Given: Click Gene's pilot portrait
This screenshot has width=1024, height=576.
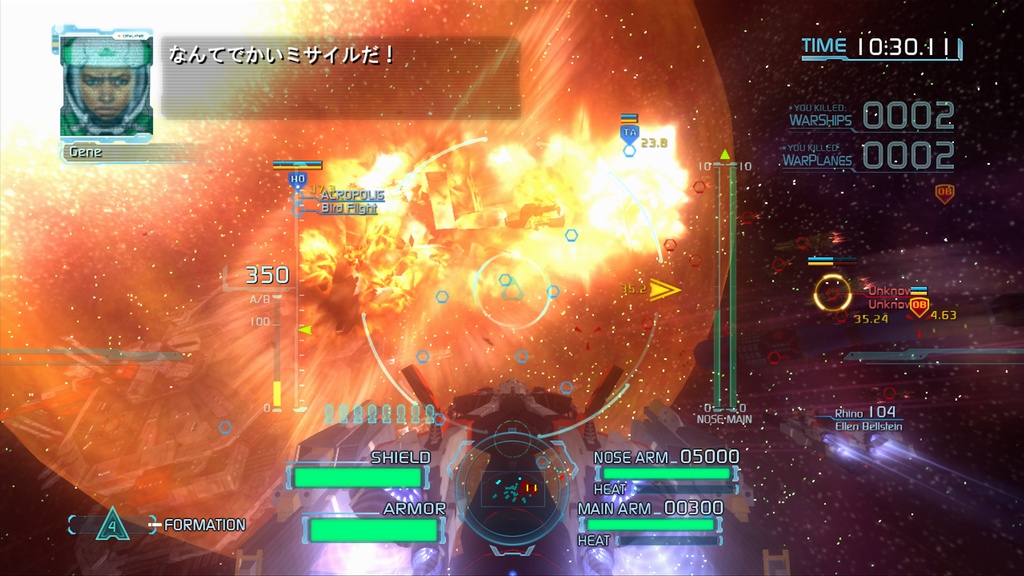Looking at the screenshot, I should point(106,86).
